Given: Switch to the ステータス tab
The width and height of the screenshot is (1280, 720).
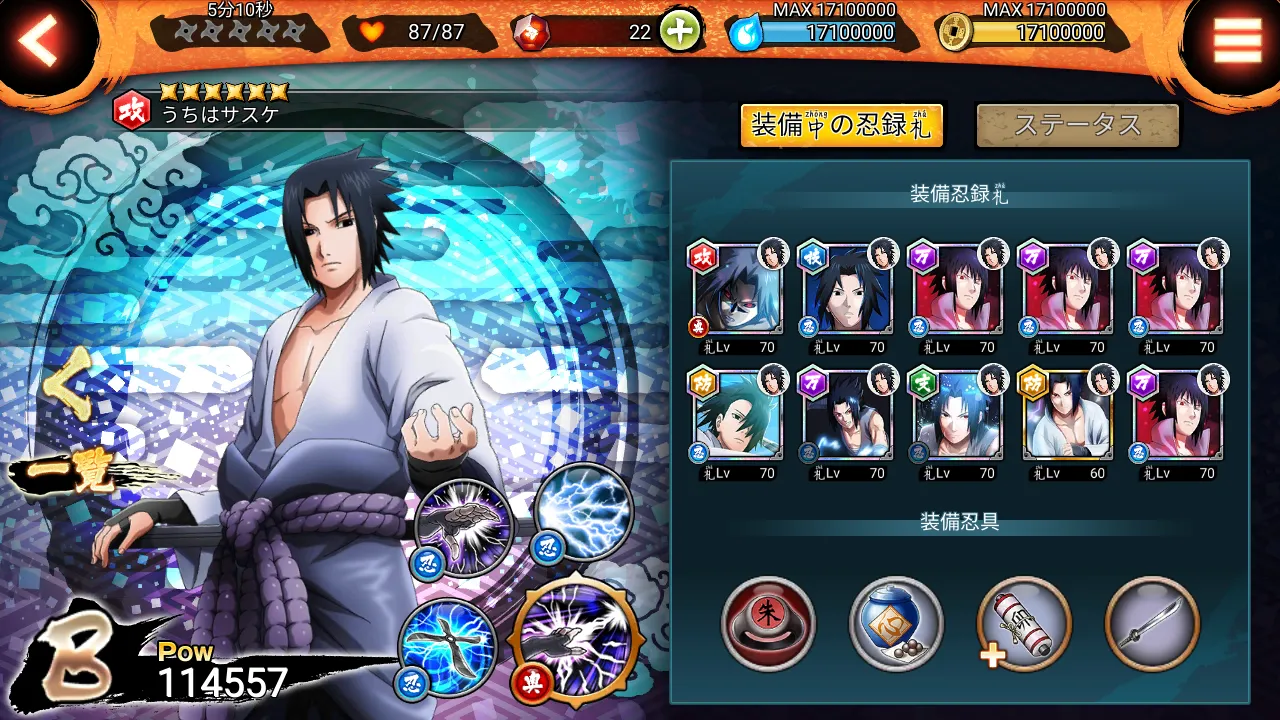Looking at the screenshot, I should click(1077, 126).
